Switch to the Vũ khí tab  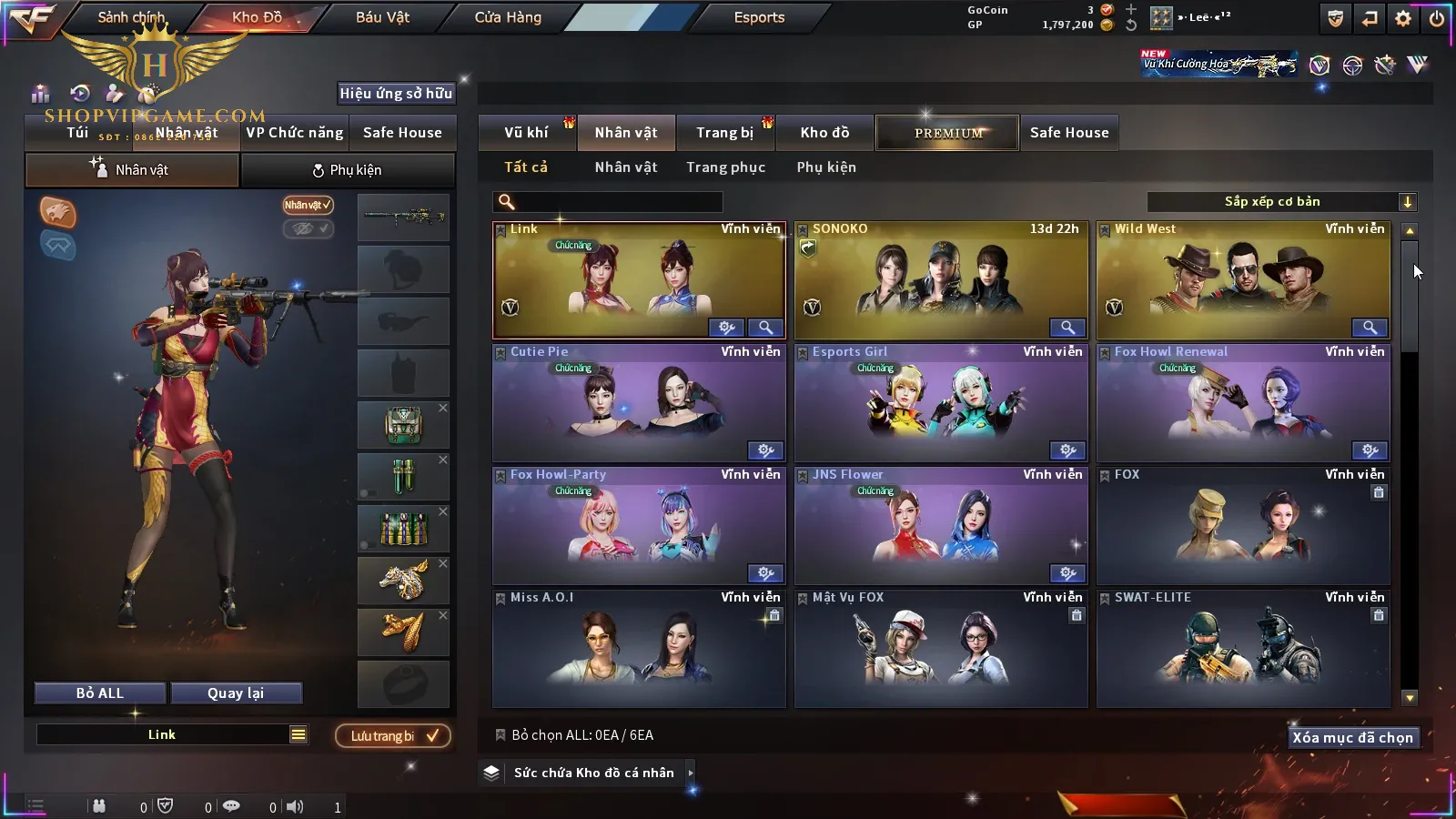tap(526, 133)
